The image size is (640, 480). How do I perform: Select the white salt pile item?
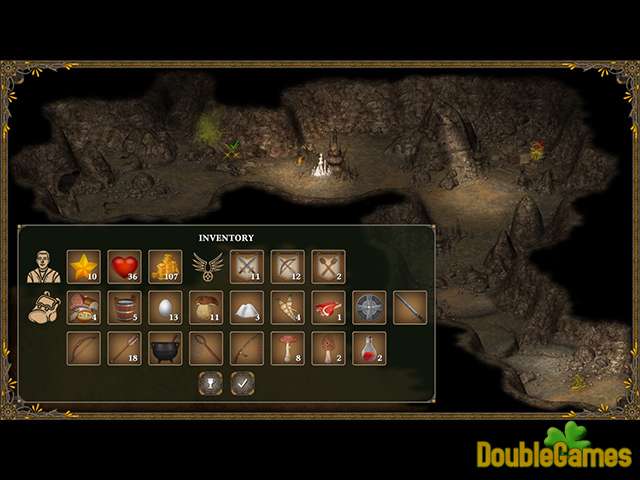247,307
